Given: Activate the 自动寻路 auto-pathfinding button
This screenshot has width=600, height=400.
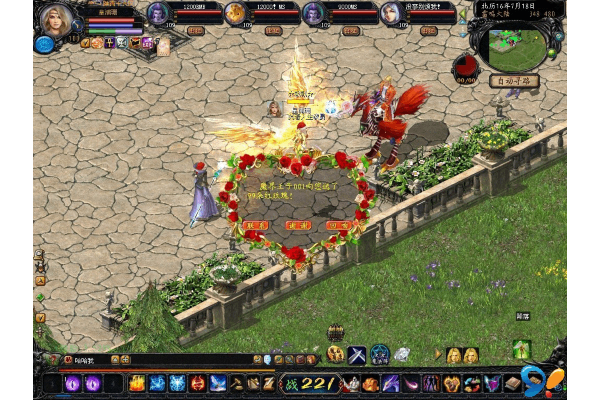Looking at the screenshot, I should coord(514,81).
